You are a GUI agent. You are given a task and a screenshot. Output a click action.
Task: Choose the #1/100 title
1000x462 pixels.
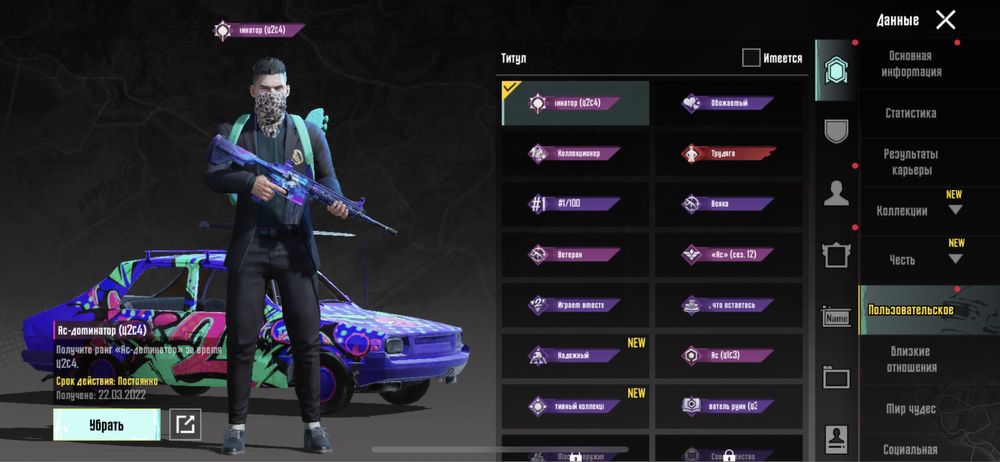pyautogui.click(x=575, y=205)
